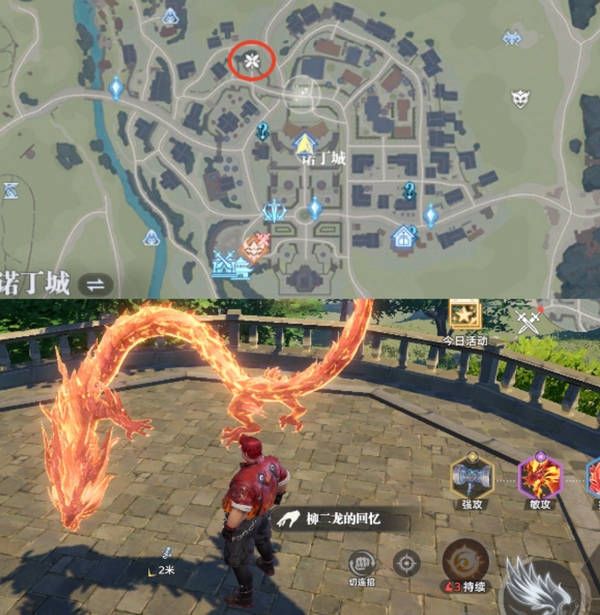The width and height of the screenshot is (600, 615).
Task: Use the 持续 swirl skill
Action: click(464, 562)
